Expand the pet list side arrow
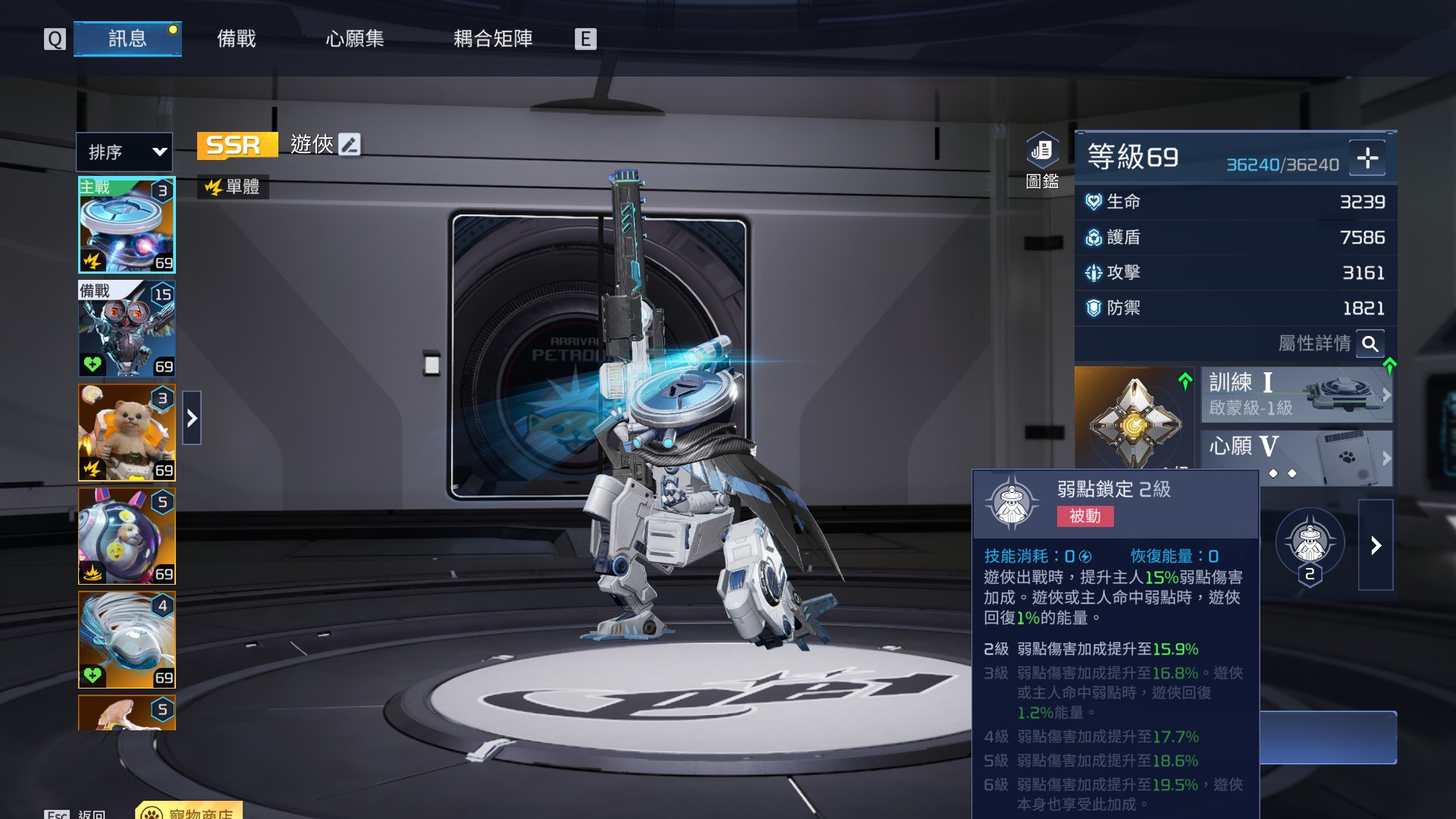 192,418
